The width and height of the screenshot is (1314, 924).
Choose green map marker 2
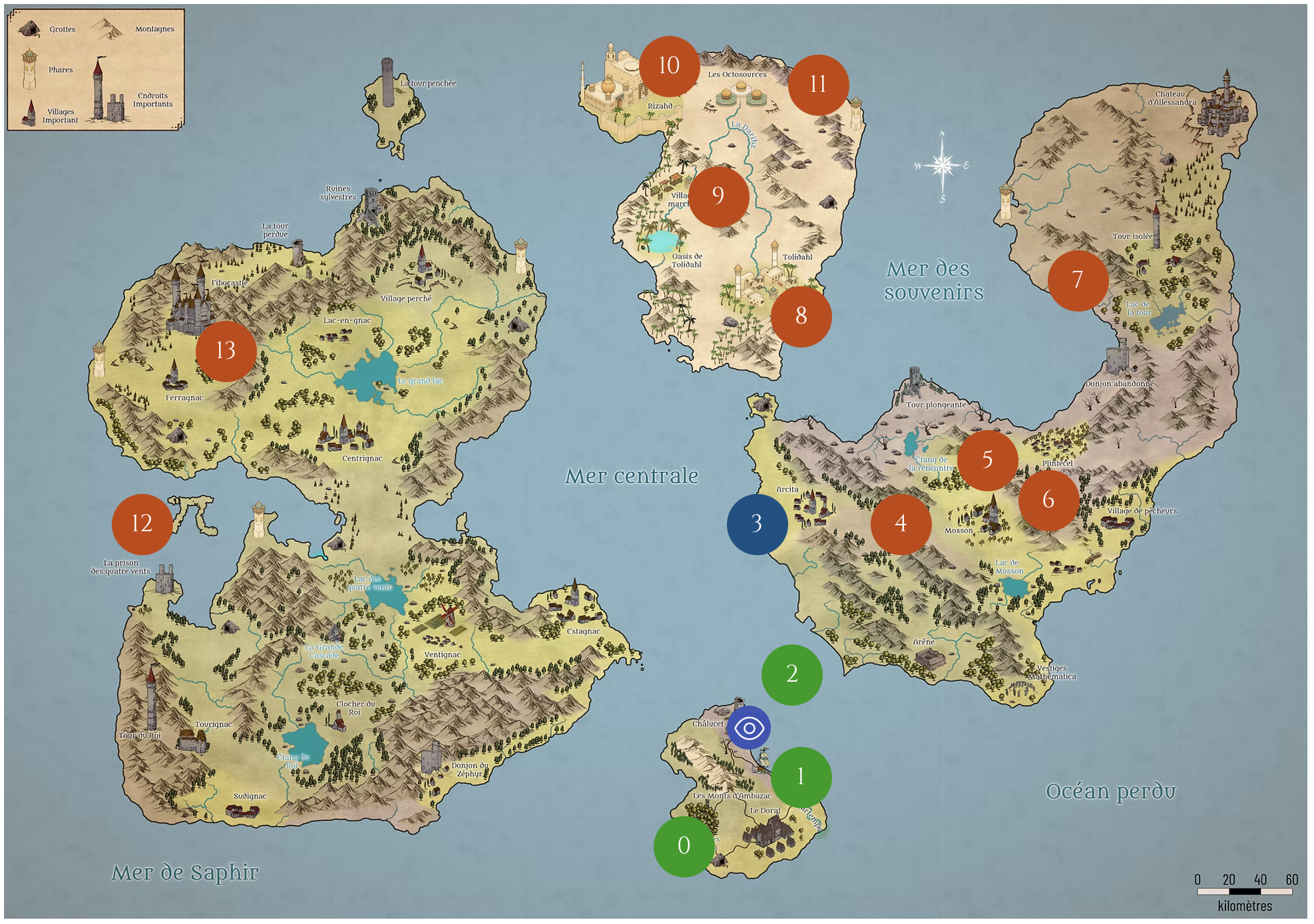791,674
